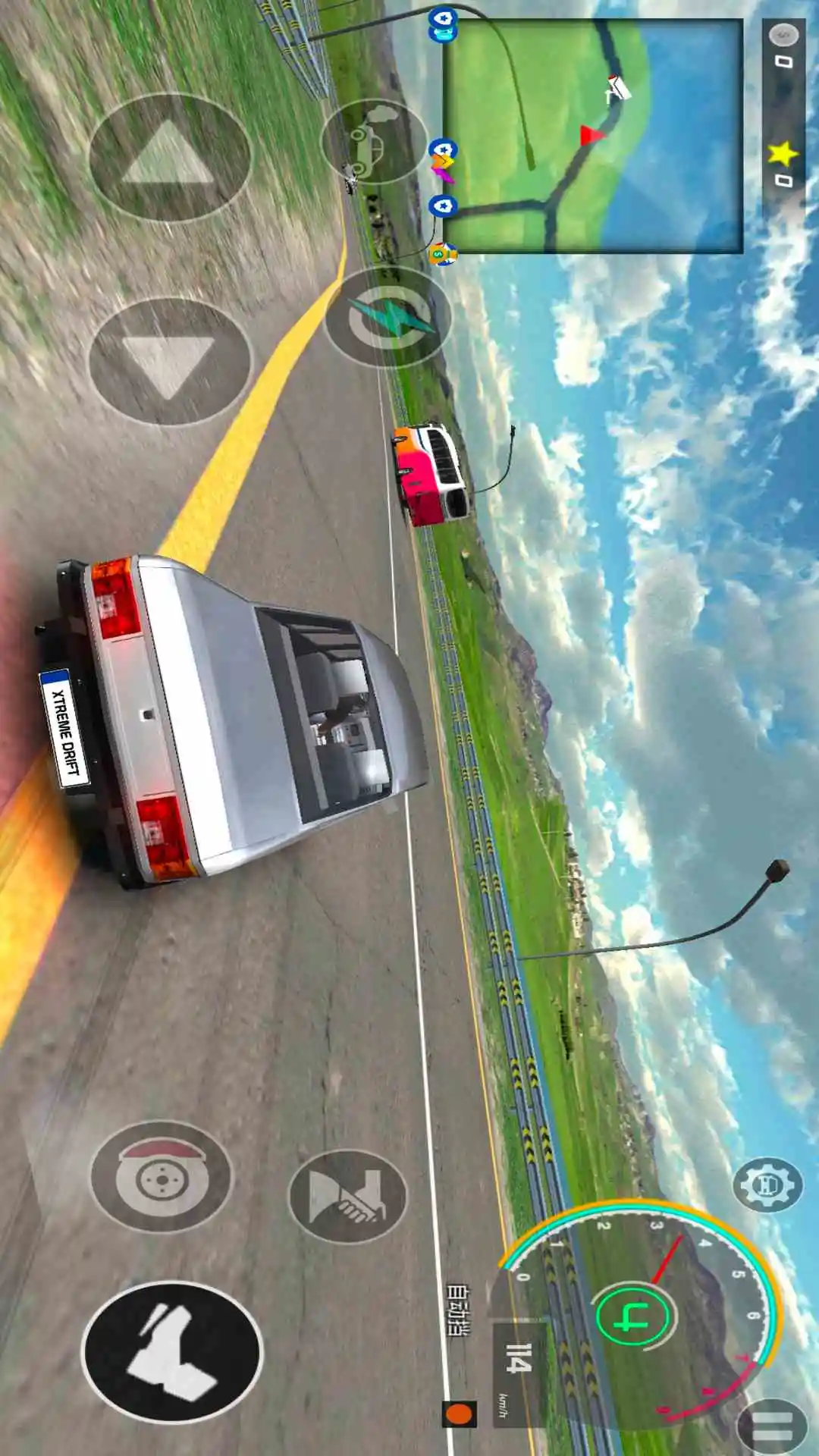Open the gear-shaped gearbox settings icon
Viewport: 819px width, 1456px height.
[x=767, y=1185]
